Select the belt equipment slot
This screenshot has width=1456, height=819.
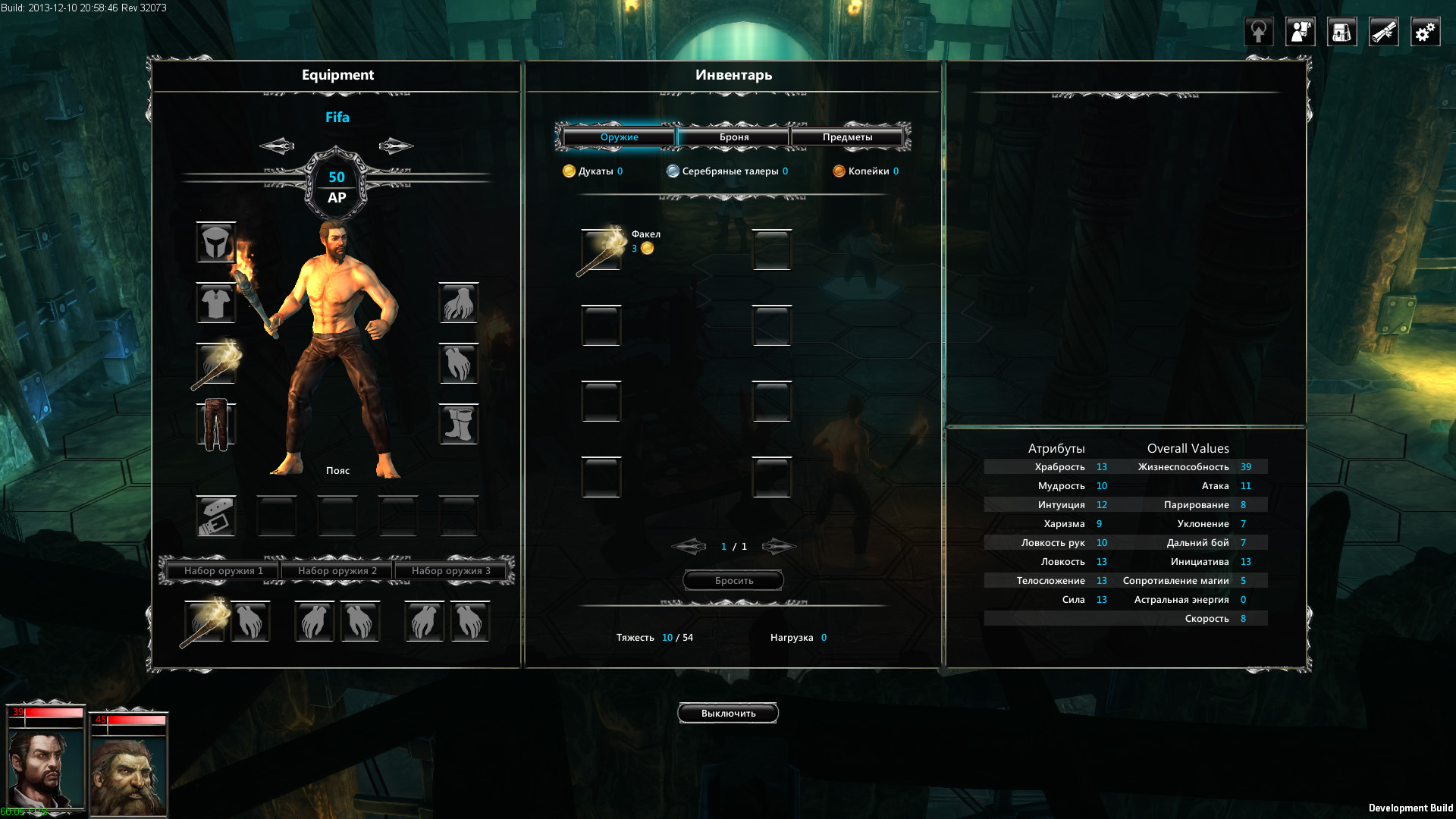[x=216, y=516]
